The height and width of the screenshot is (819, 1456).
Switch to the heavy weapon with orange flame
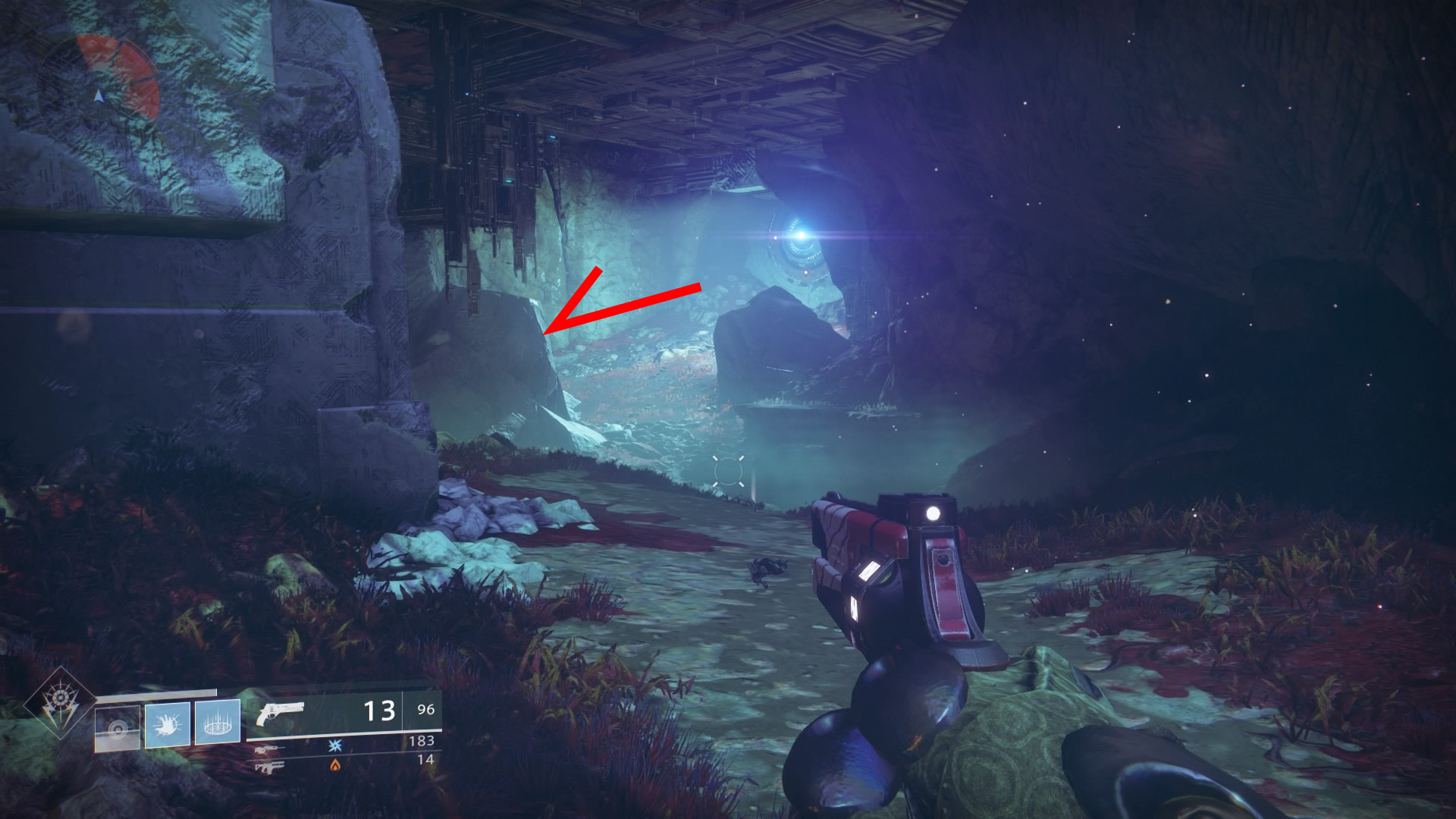pyautogui.click(x=269, y=767)
